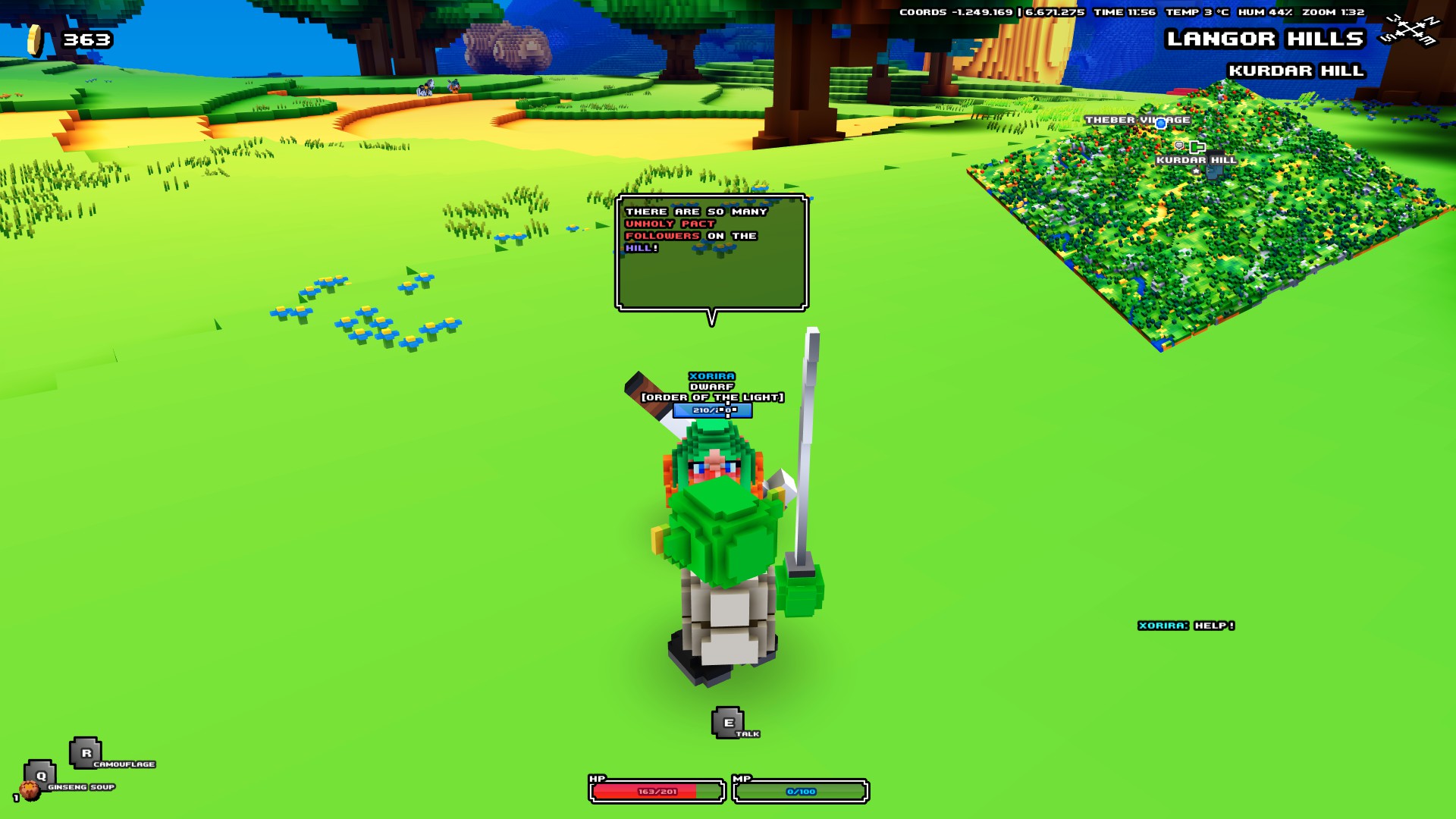This screenshot has width=1456, height=819.
Task: Click the speech bubble marker above Kurdar Hill
Action: click(x=1179, y=146)
